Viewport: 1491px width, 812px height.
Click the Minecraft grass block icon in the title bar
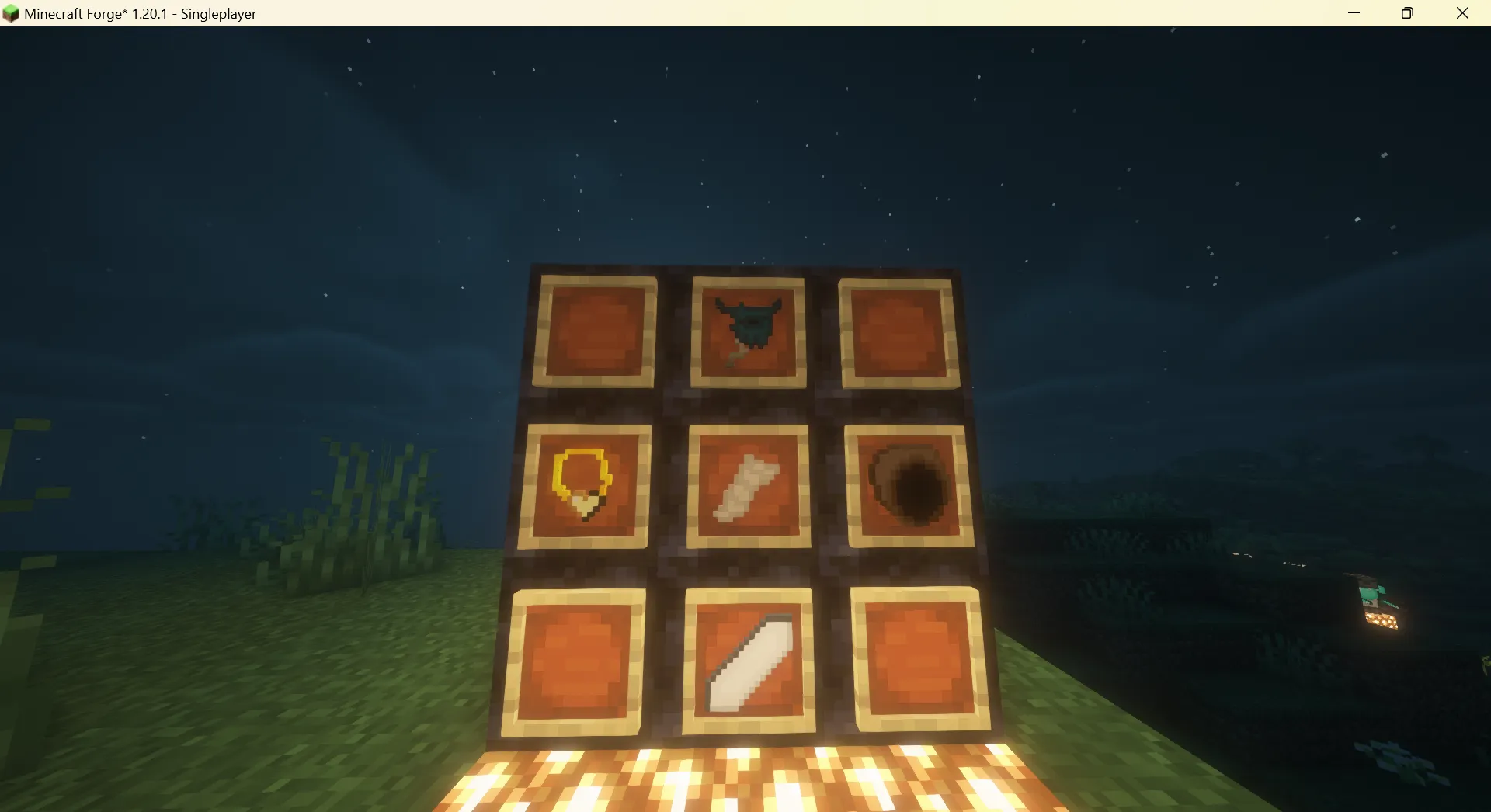[11, 12]
